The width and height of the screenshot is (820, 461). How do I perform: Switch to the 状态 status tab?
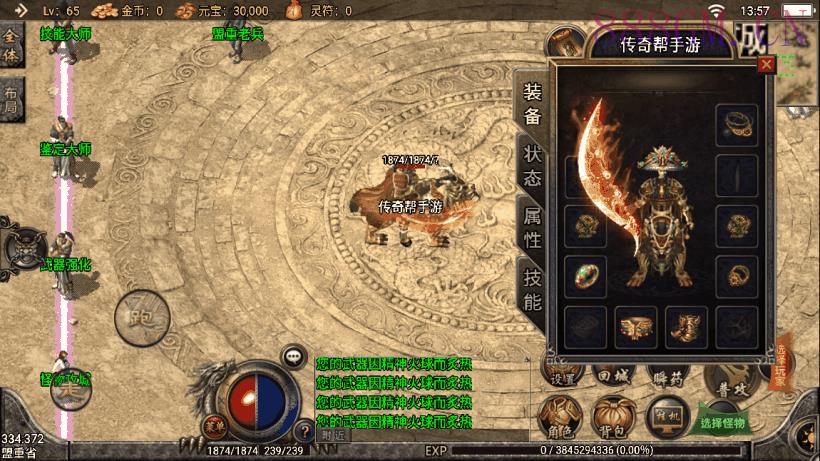pos(532,166)
